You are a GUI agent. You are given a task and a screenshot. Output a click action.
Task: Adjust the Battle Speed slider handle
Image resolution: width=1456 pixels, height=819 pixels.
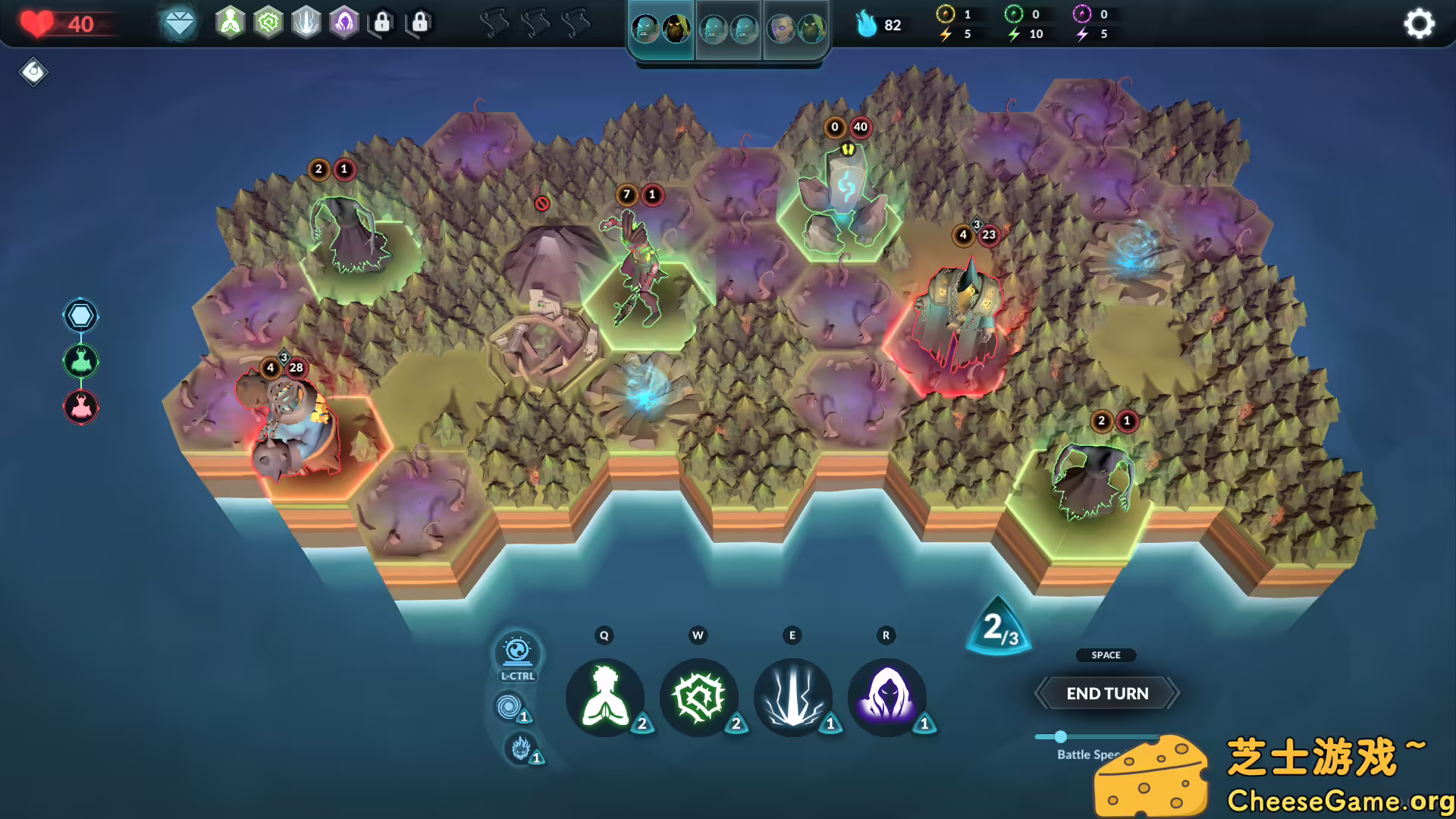pos(1060,736)
